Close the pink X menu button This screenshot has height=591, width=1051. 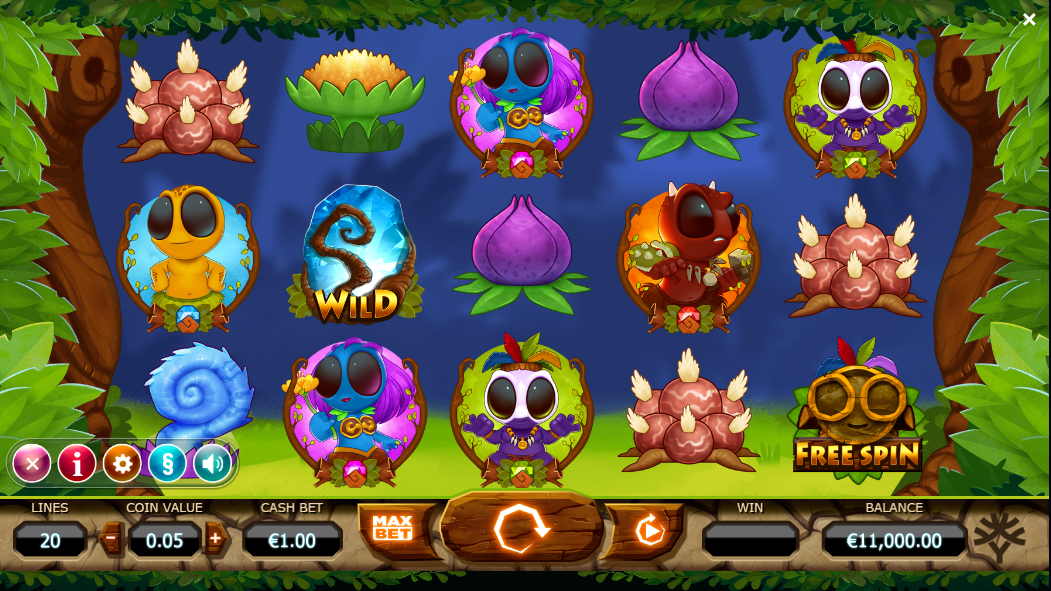pos(32,463)
